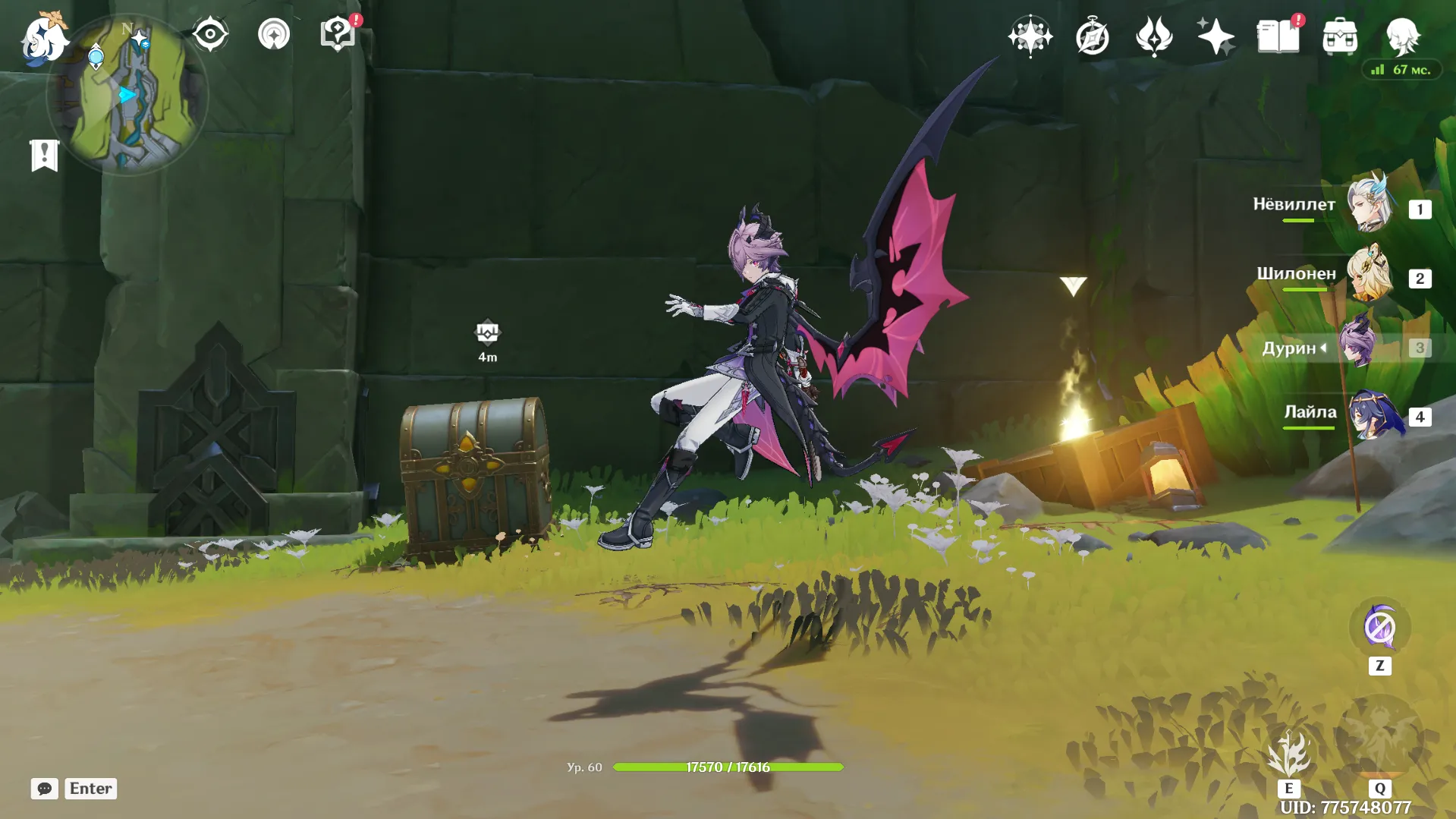Open the Paimon menu icon
This screenshot has width=1456, height=819.
(x=42, y=38)
